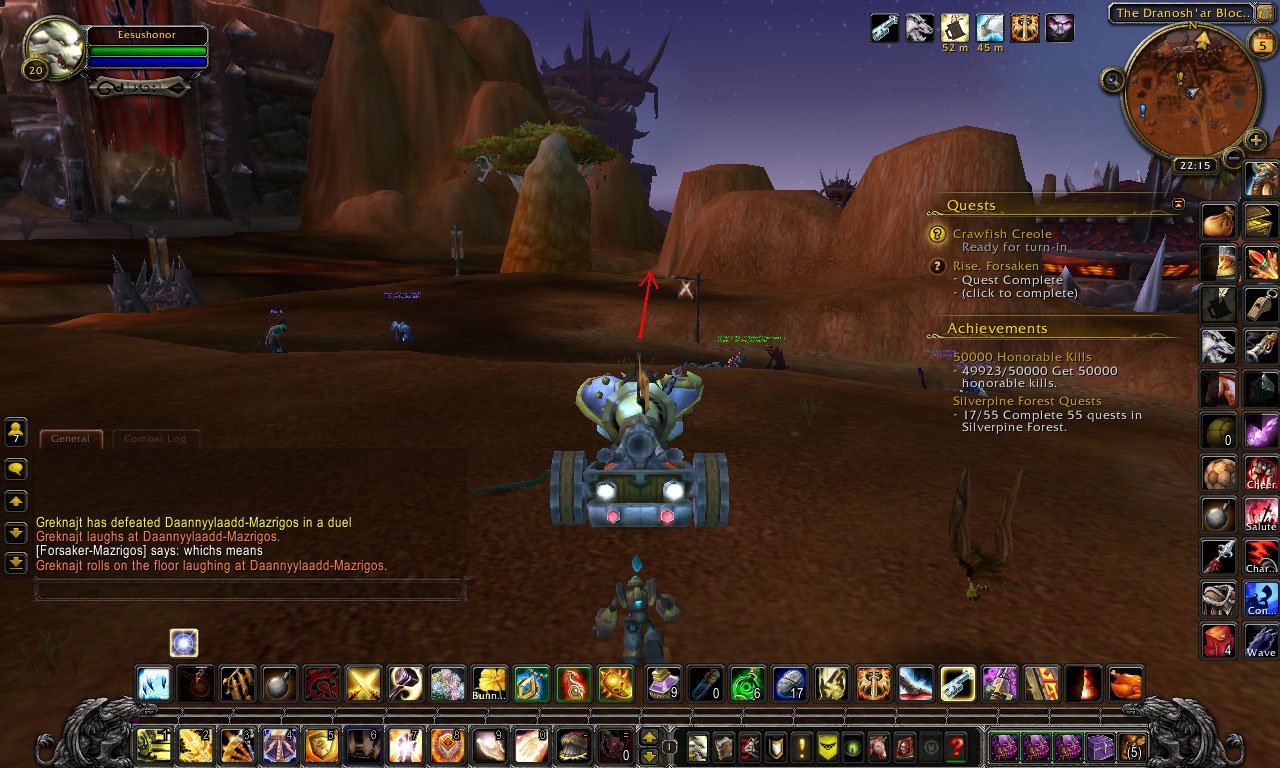Viewport: 1280px width, 768px height.
Task: Open the world map button beside zone name
Action: point(1265,13)
